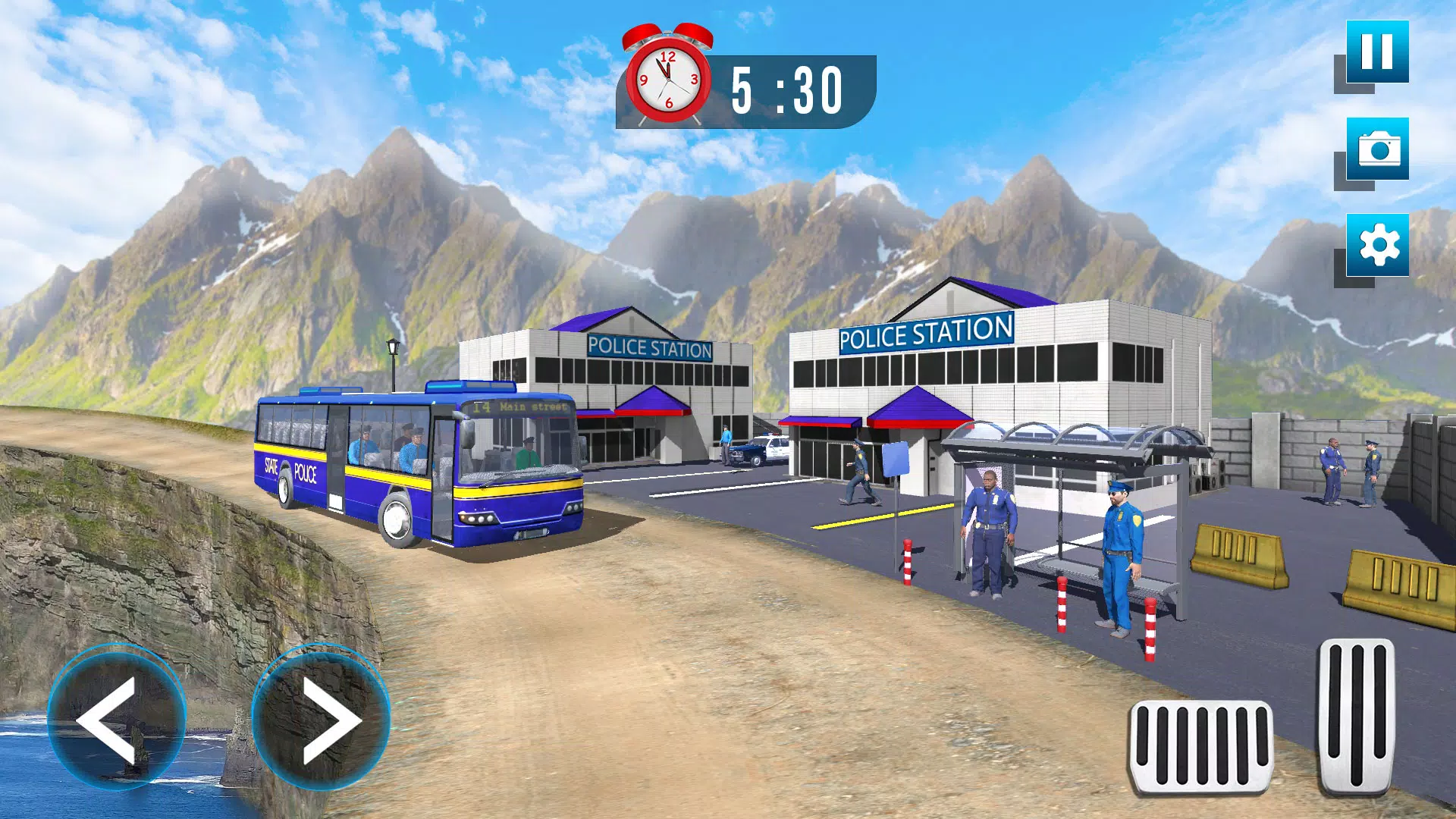Switch the camera view

(1377, 149)
